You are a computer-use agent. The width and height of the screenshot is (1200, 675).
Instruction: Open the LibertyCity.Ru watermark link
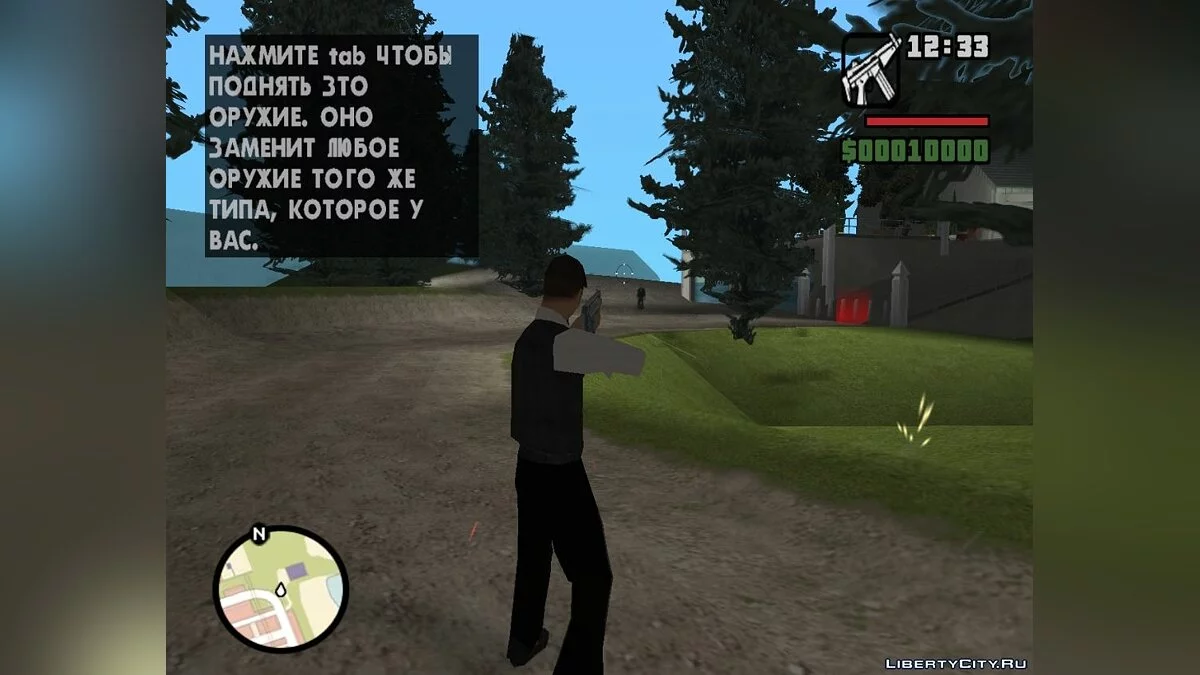pos(957,663)
